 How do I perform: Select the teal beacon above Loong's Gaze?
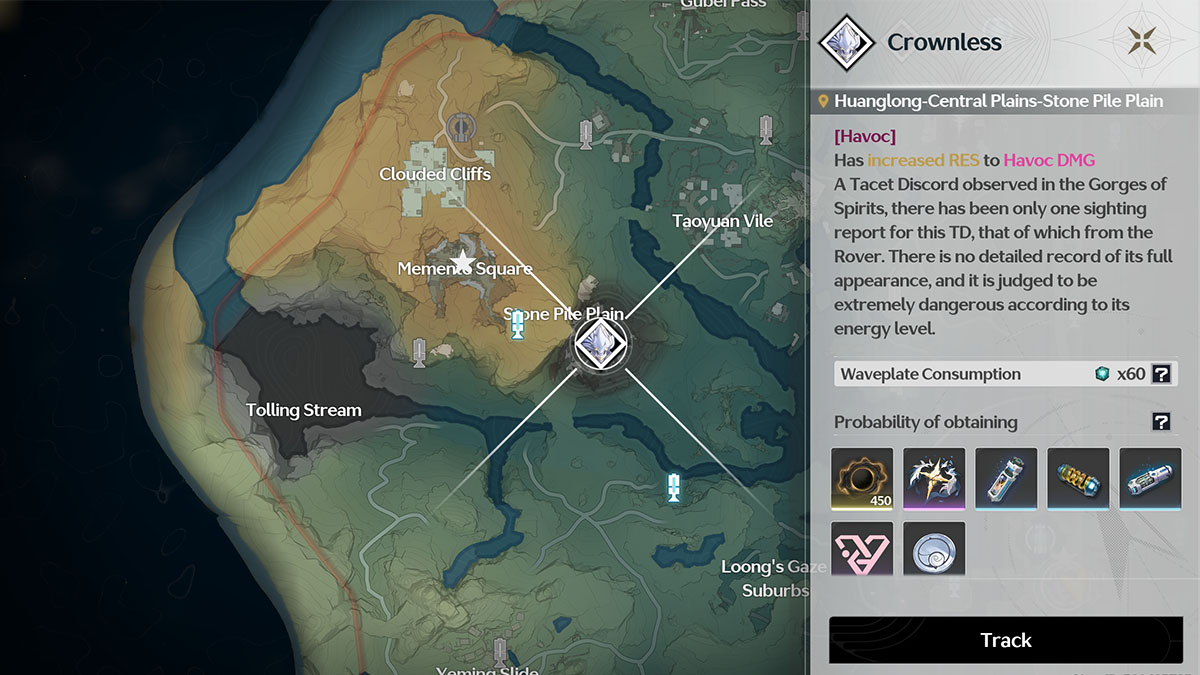pyautogui.click(x=674, y=488)
